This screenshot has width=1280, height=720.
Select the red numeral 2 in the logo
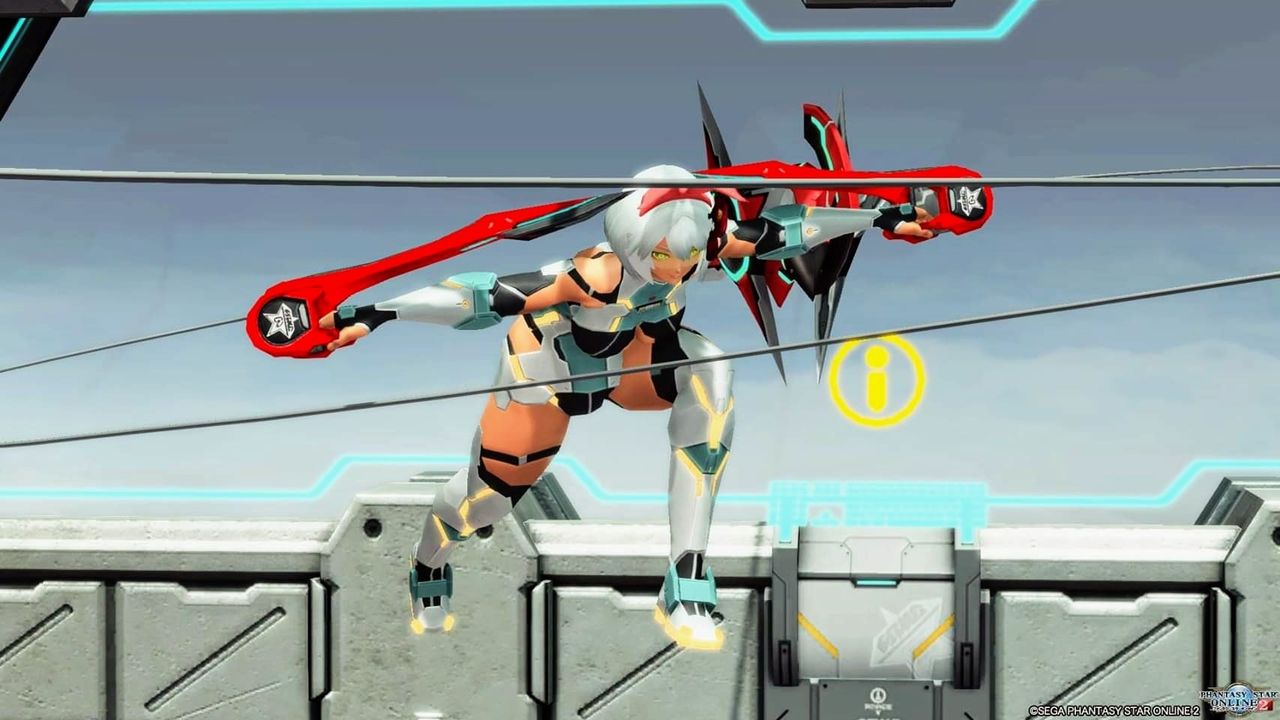pos(1263,703)
